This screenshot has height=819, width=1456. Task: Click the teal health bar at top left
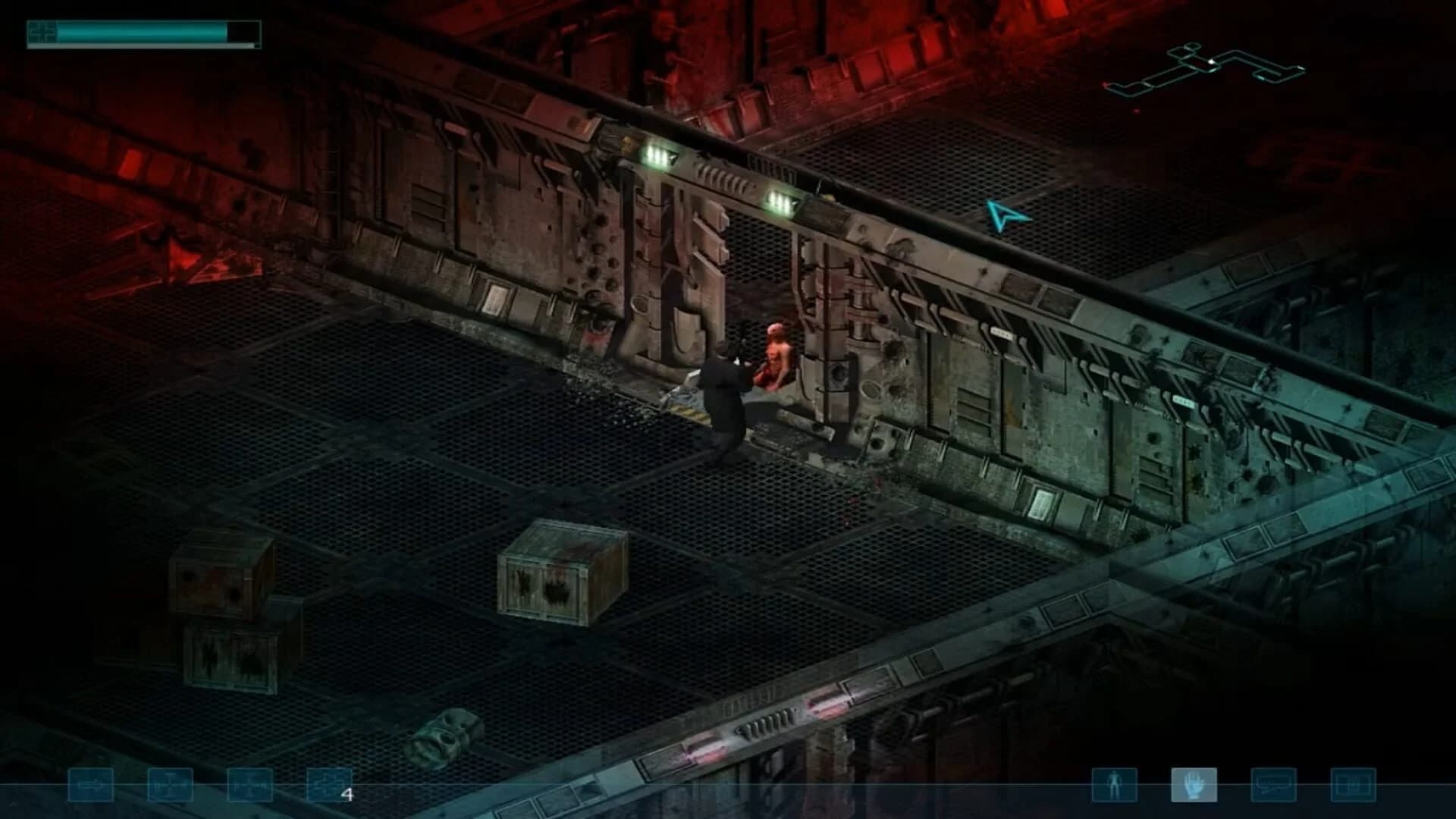(x=144, y=30)
